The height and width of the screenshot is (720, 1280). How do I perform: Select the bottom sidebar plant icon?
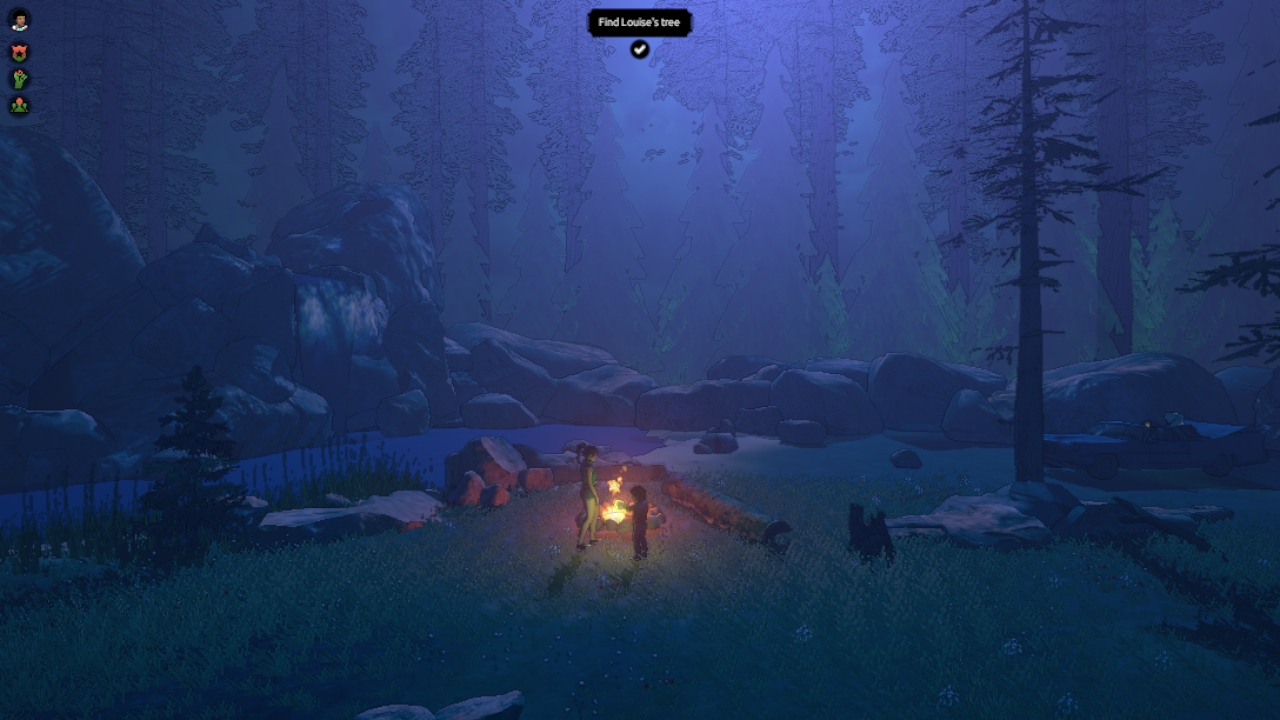[x=19, y=104]
